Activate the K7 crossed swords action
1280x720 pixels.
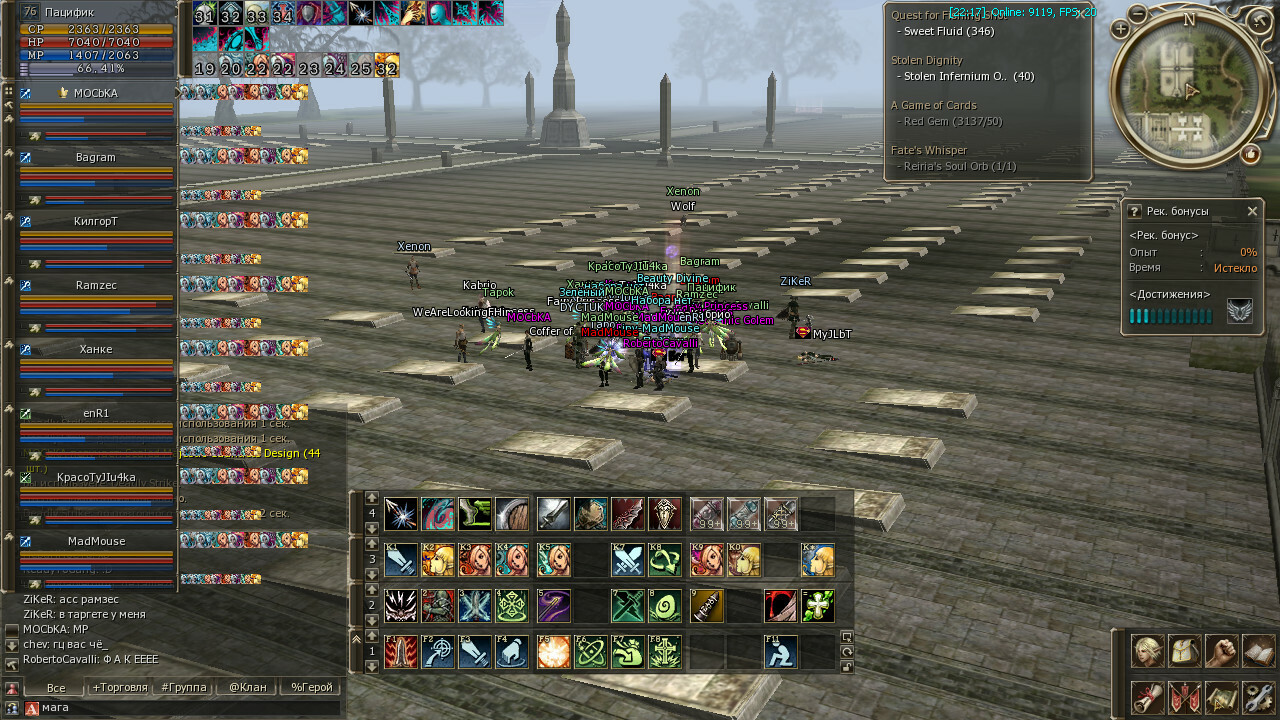(x=628, y=560)
